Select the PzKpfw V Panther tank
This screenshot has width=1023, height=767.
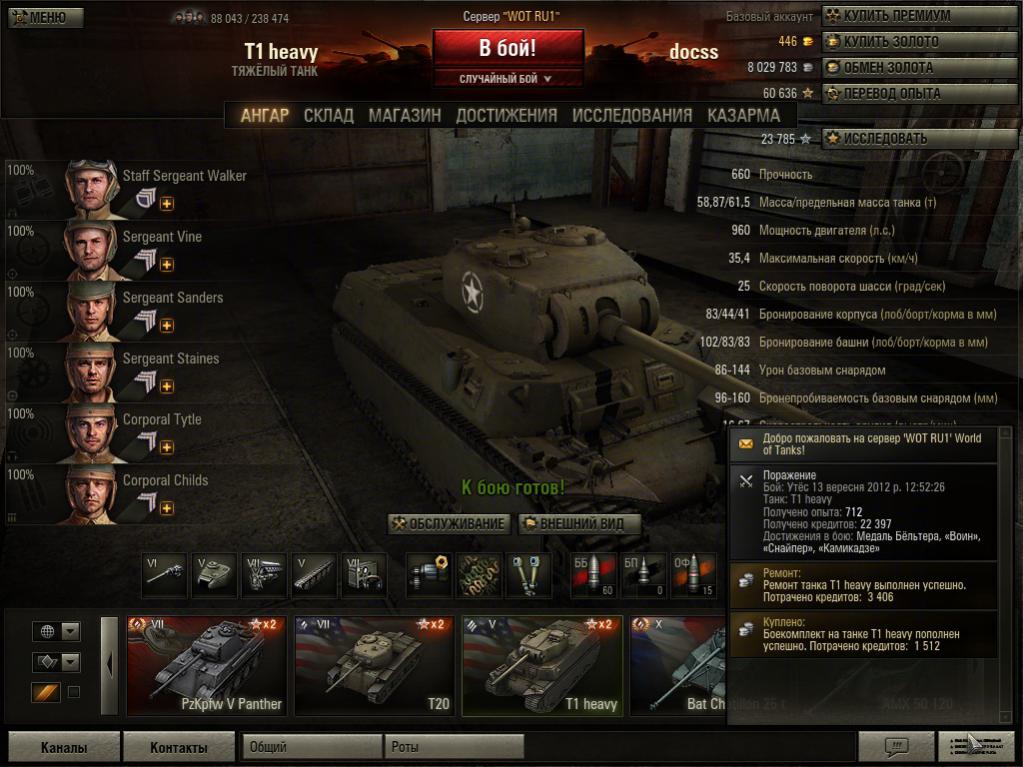pos(206,665)
